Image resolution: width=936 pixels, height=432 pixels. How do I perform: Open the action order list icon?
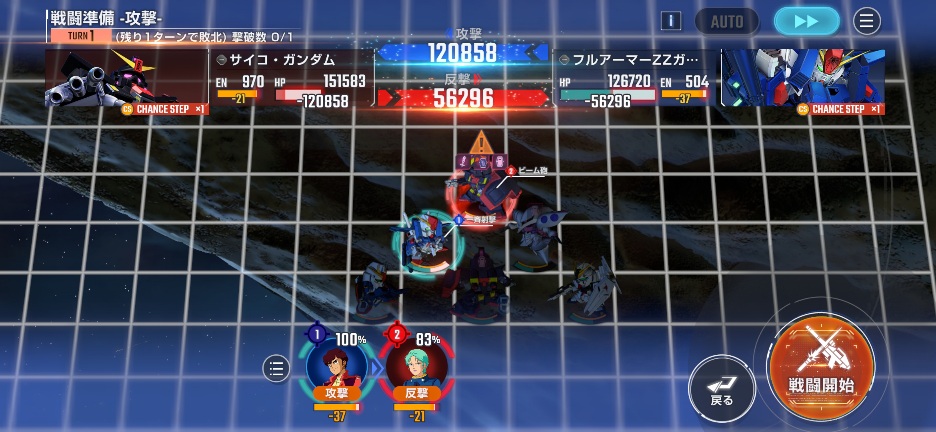(x=276, y=369)
